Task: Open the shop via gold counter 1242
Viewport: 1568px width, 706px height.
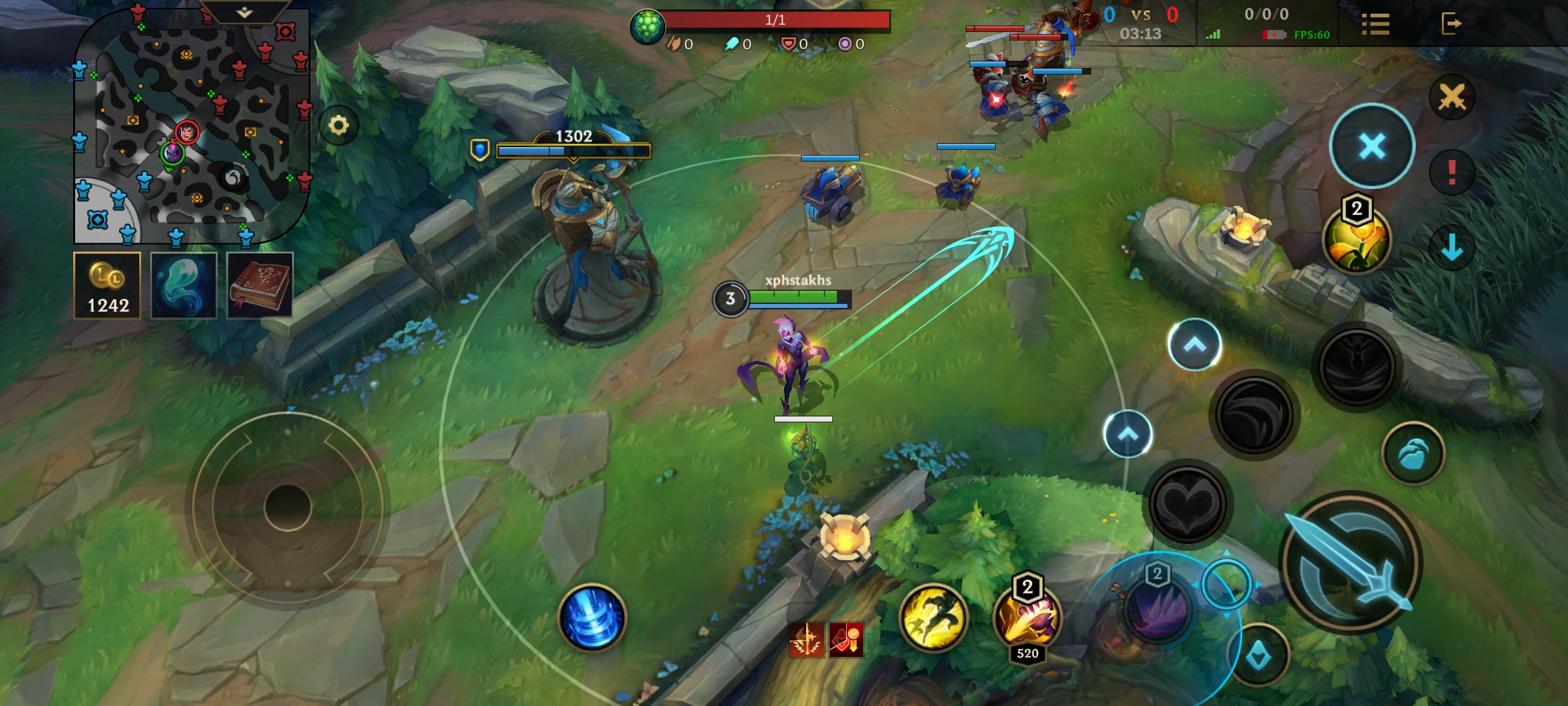Action: pyautogui.click(x=107, y=286)
